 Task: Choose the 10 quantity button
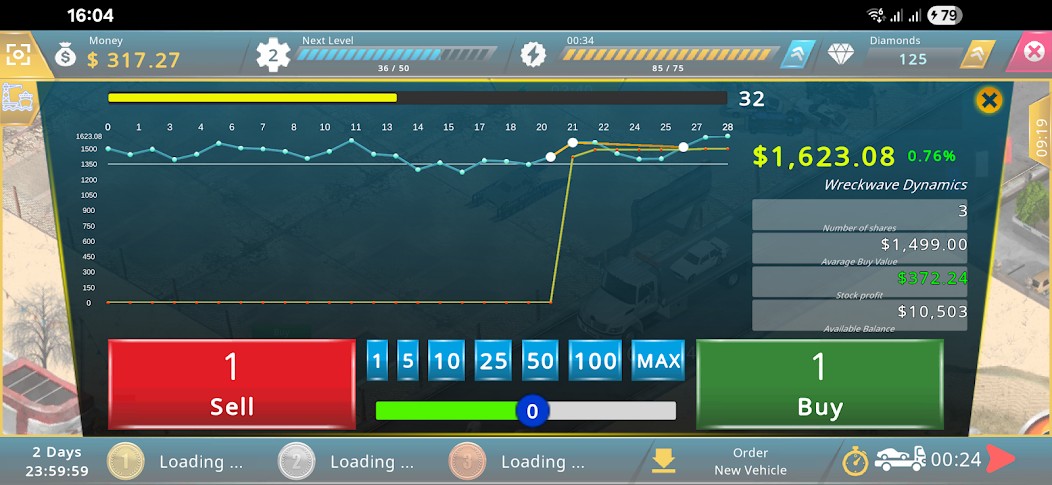[x=446, y=361]
